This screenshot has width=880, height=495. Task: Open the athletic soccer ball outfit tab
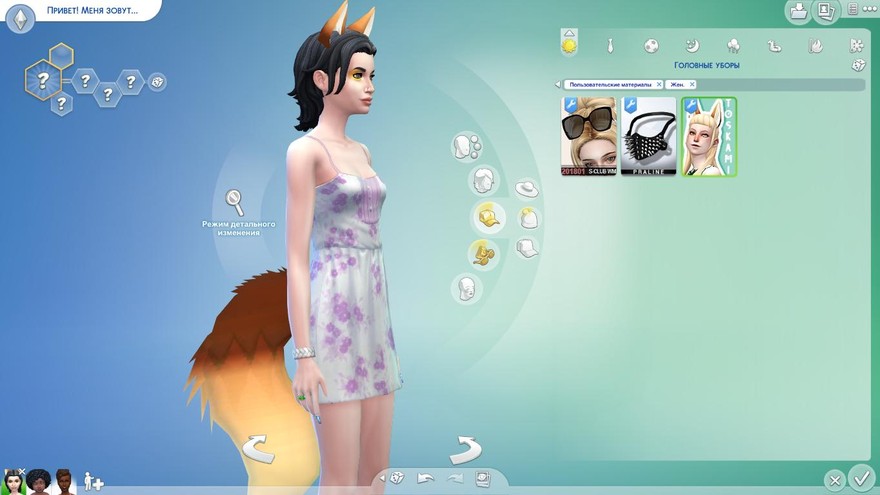(651, 45)
